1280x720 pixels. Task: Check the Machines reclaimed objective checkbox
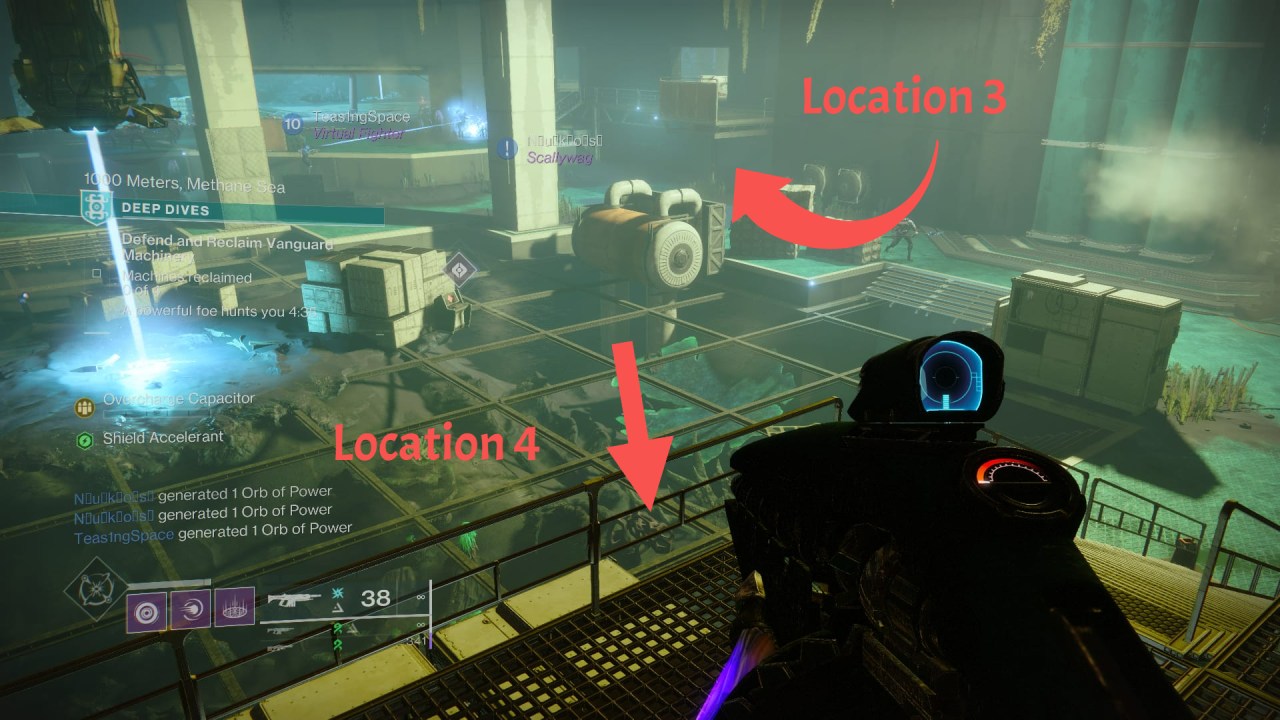(97, 273)
